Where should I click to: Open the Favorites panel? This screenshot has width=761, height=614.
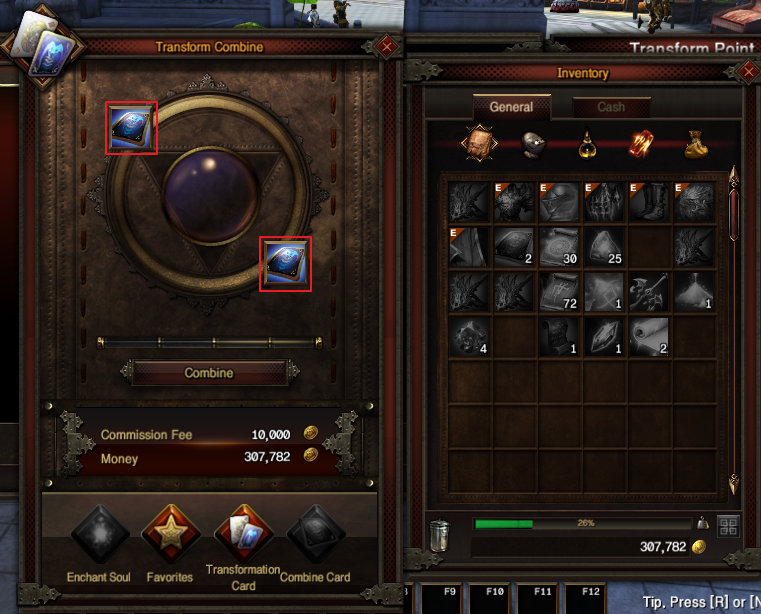169,538
